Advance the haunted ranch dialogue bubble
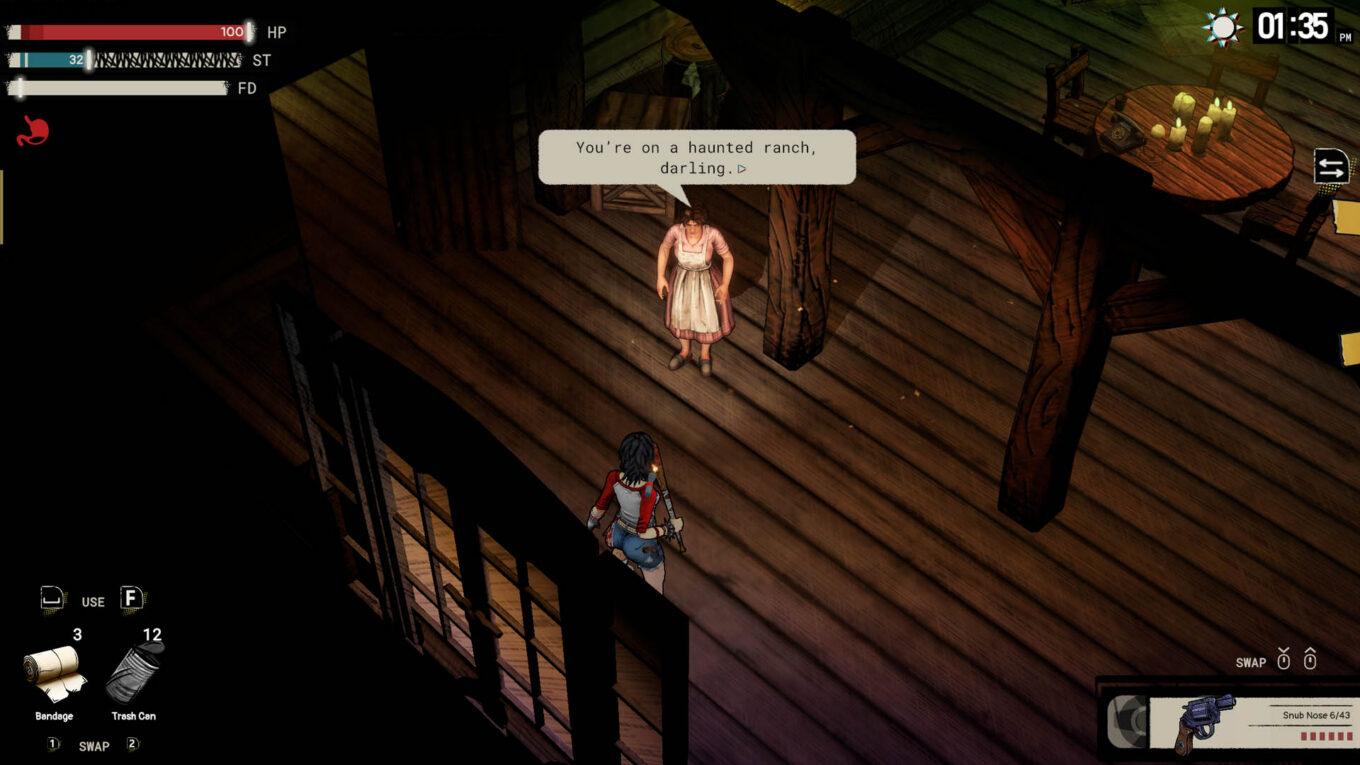 click(x=697, y=158)
